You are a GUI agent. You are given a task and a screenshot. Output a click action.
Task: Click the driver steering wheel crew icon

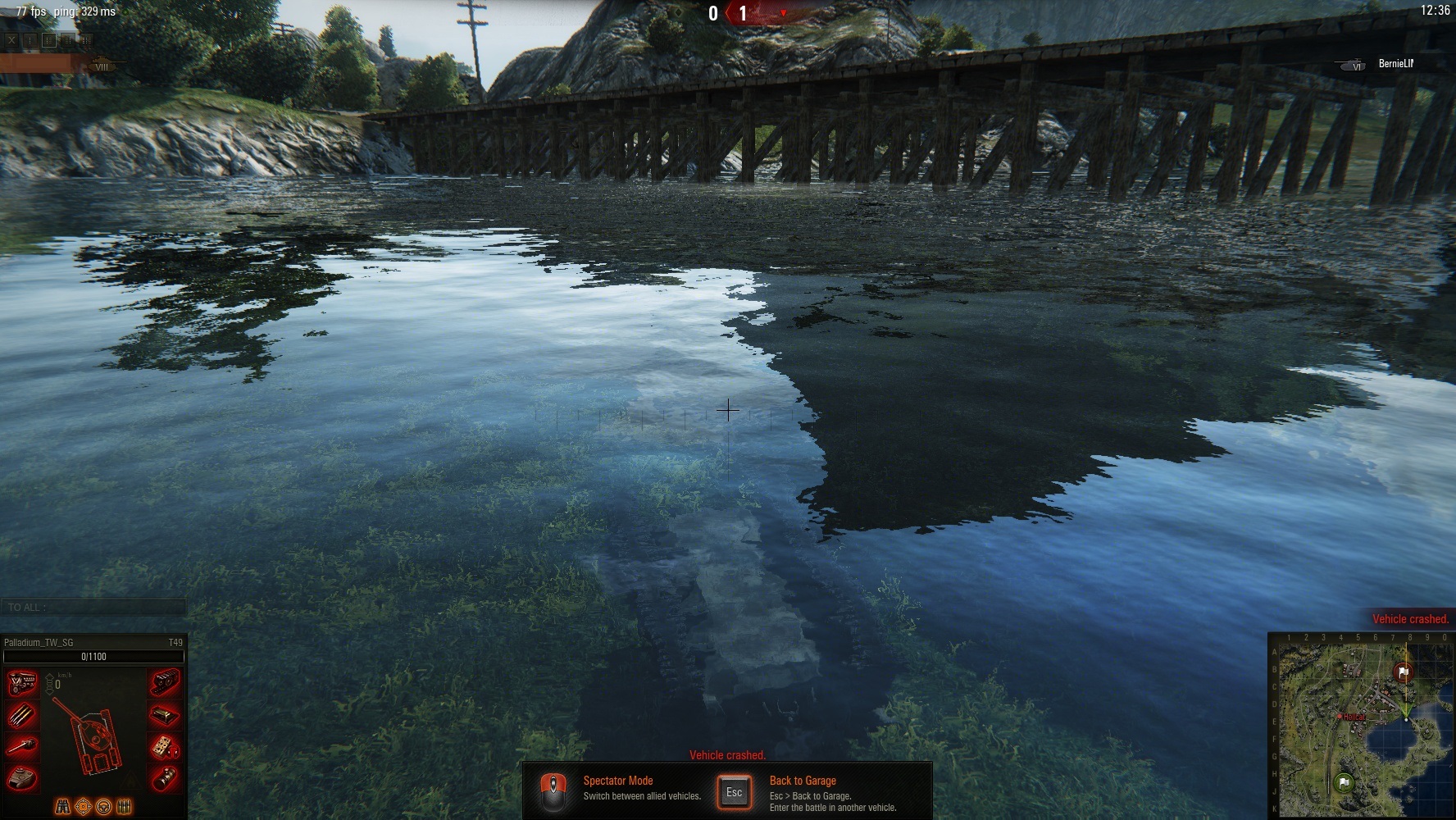(104, 807)
